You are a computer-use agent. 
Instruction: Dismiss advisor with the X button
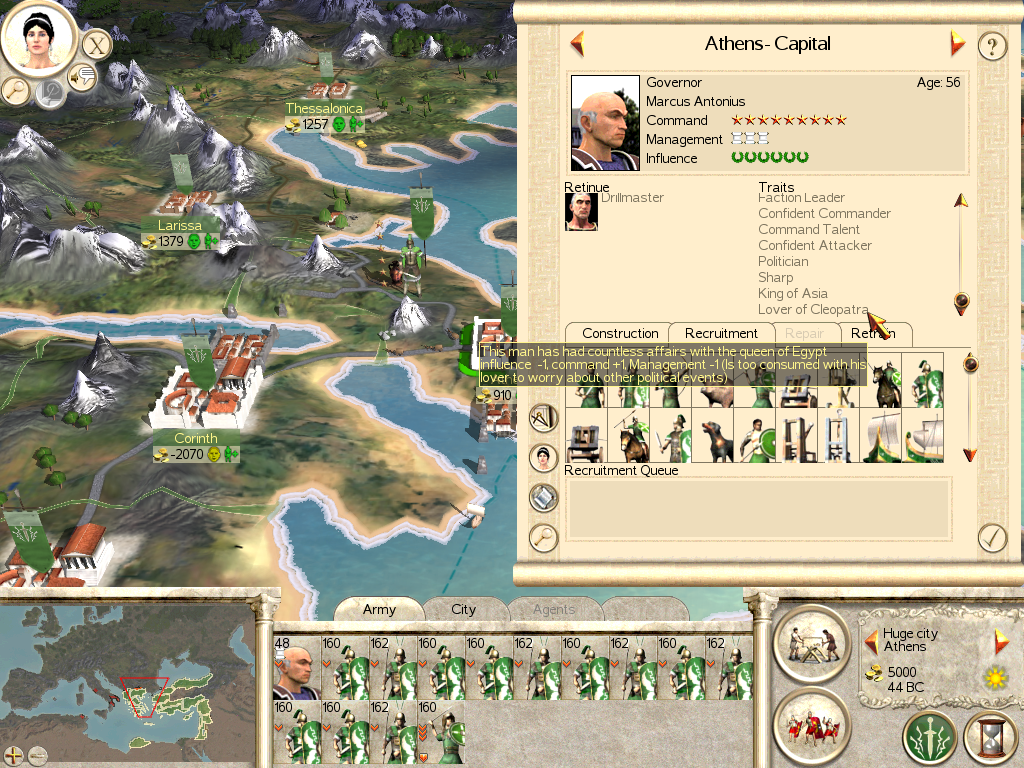coord(96,45)
